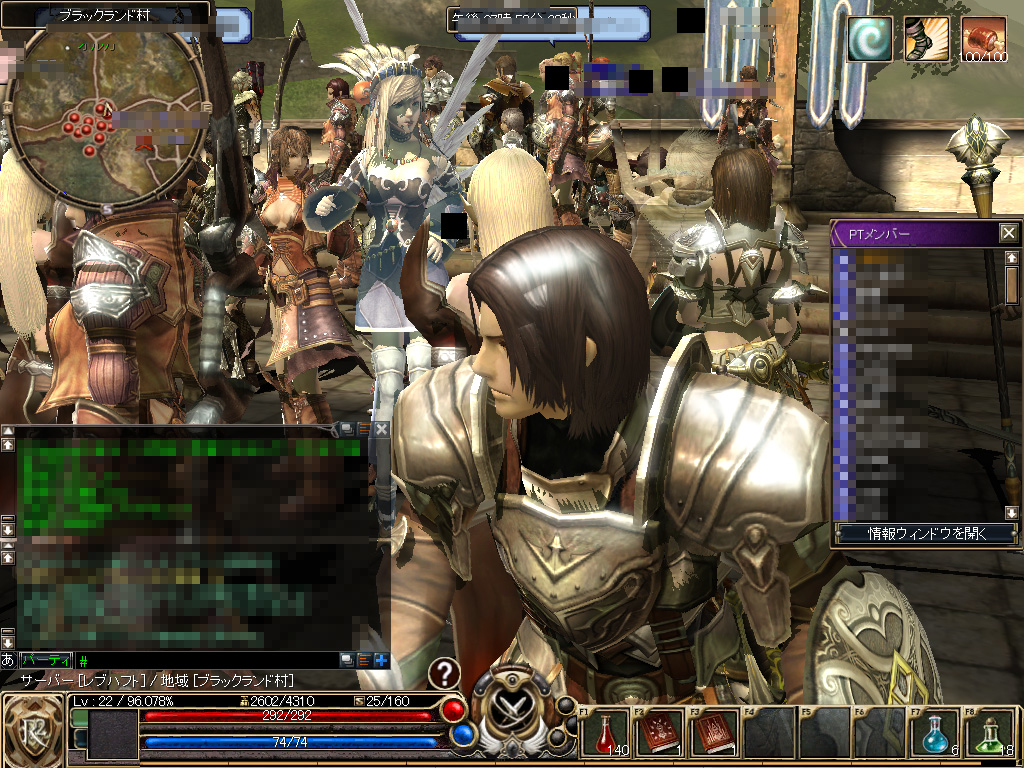Click the meat satiety icon
Image resolution: width=1024 pixels, height=768 pixels.
point(983,40)
